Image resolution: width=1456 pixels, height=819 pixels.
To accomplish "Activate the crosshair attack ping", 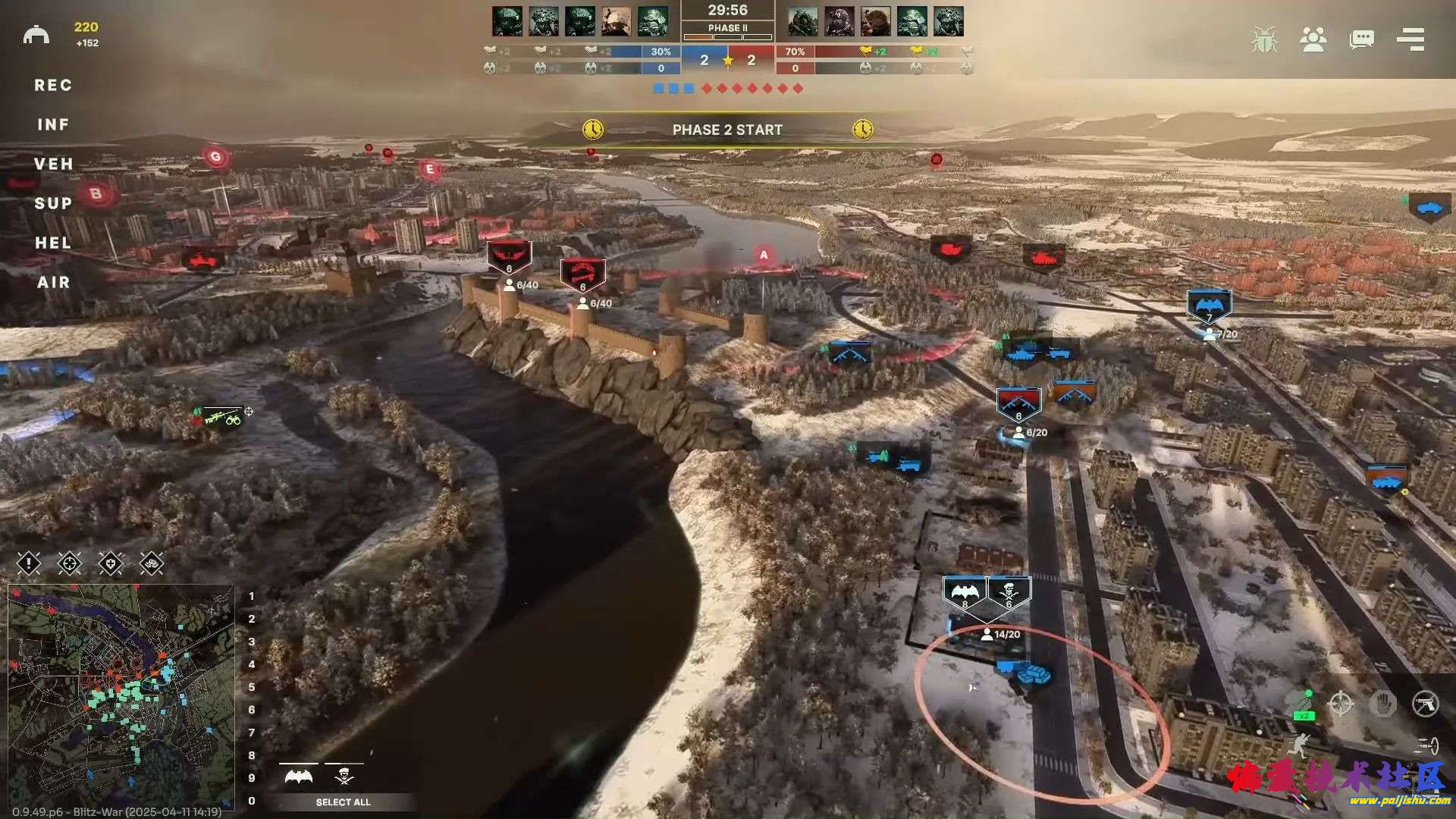I will pos(70,563).
